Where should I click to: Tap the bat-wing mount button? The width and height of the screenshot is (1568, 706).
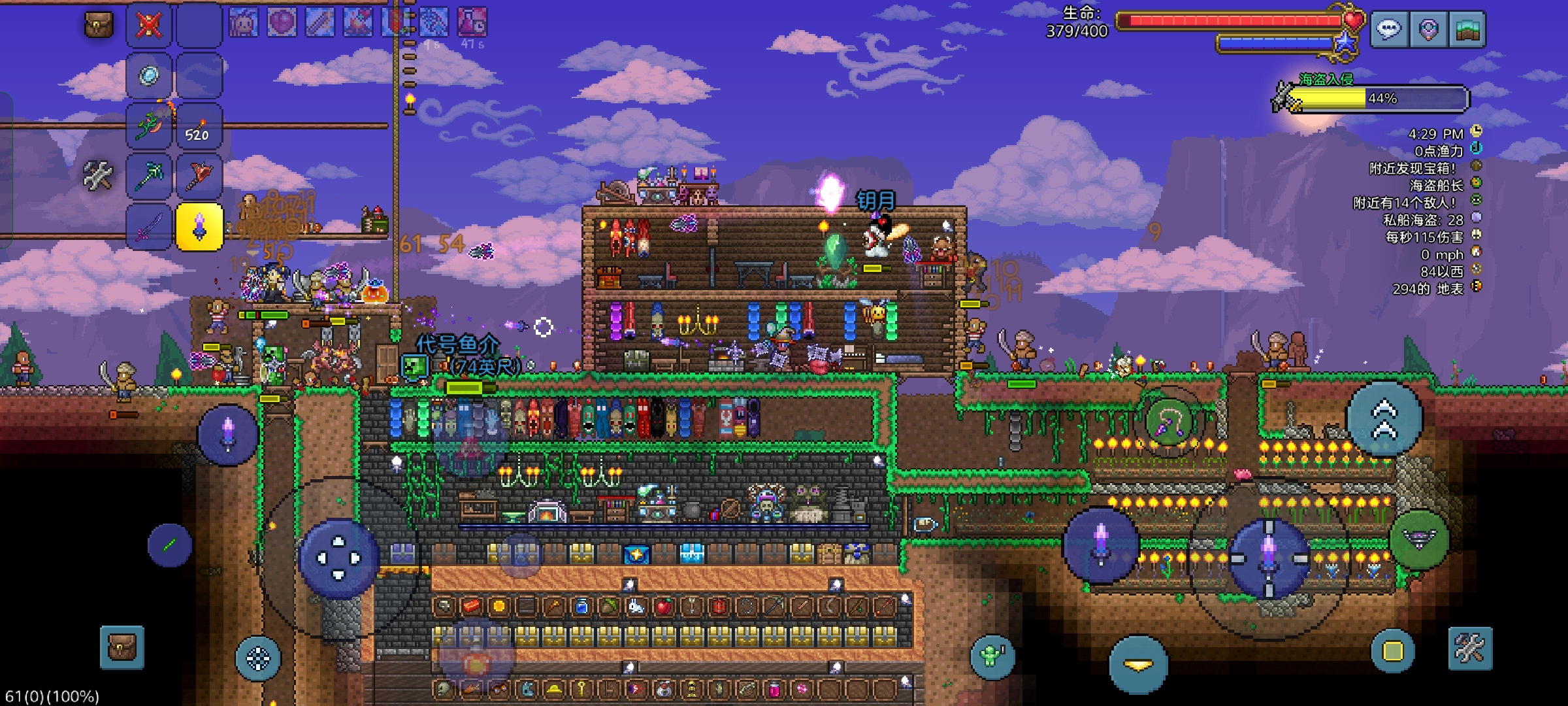[x=1419, y=539]
